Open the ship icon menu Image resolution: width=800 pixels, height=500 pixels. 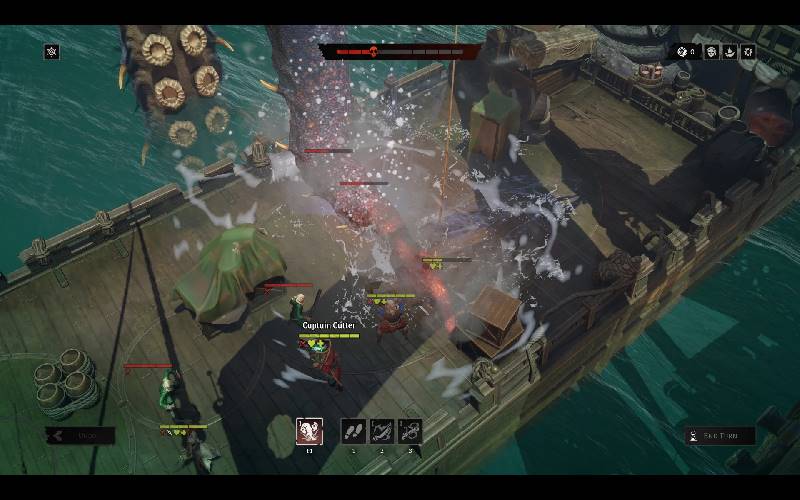[x=730, y=52]
